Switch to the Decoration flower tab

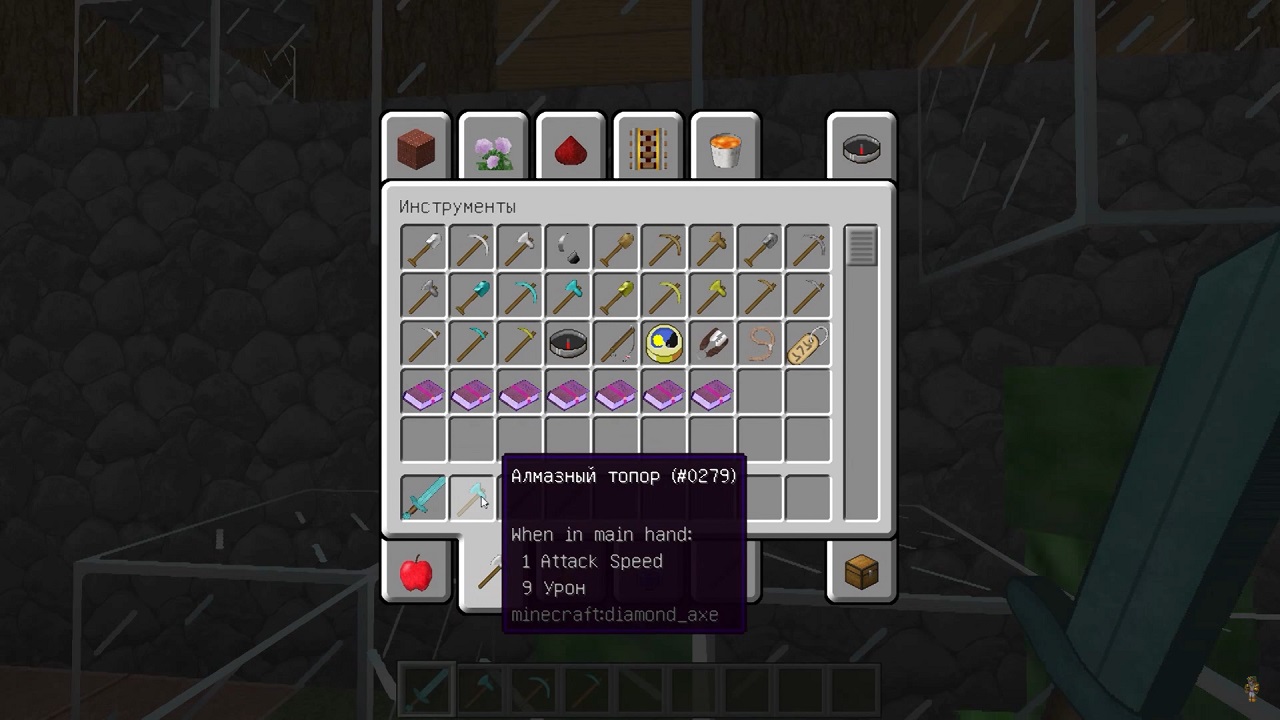click(x=493, y=149)
